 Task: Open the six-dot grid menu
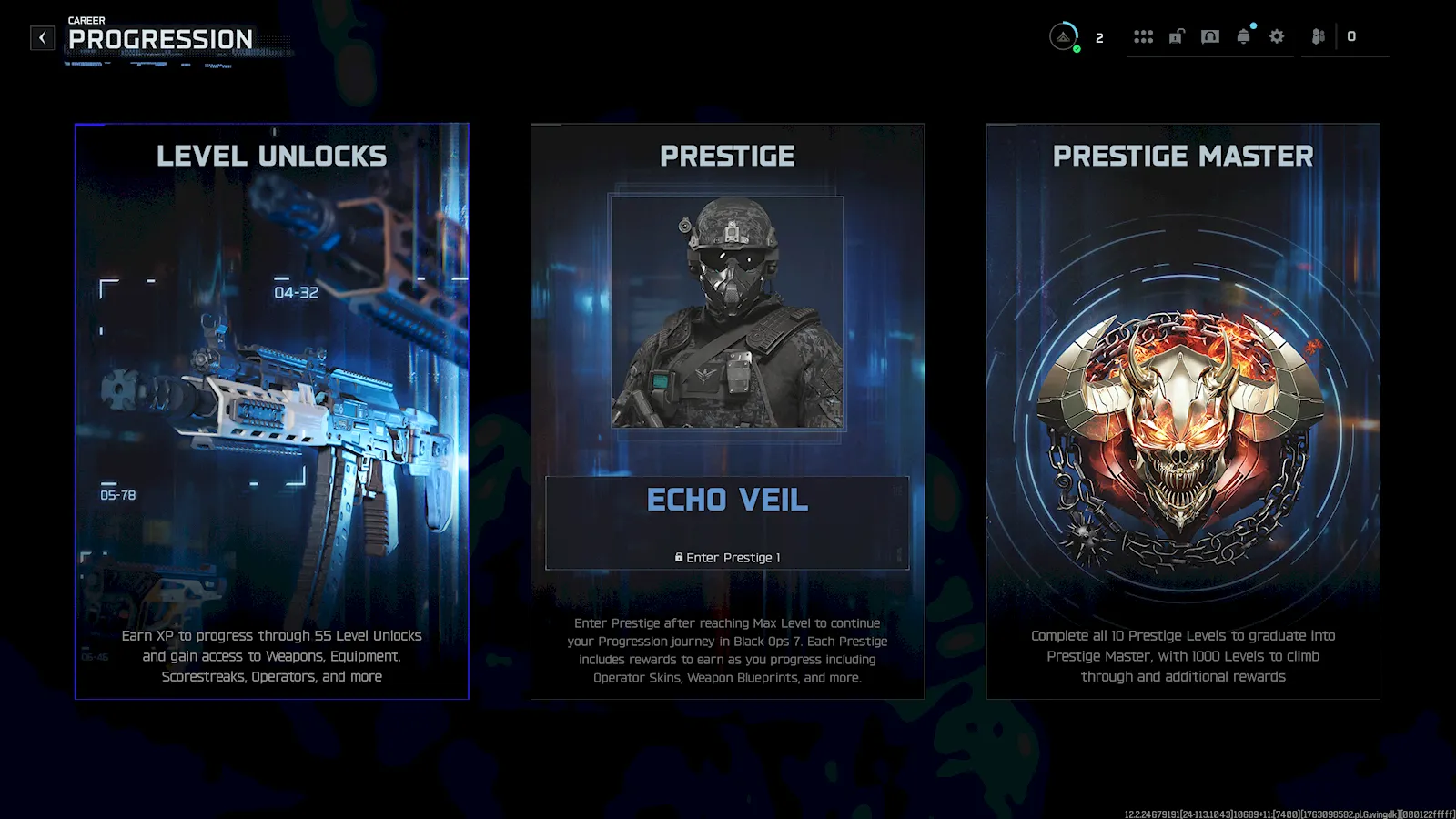1143,36
